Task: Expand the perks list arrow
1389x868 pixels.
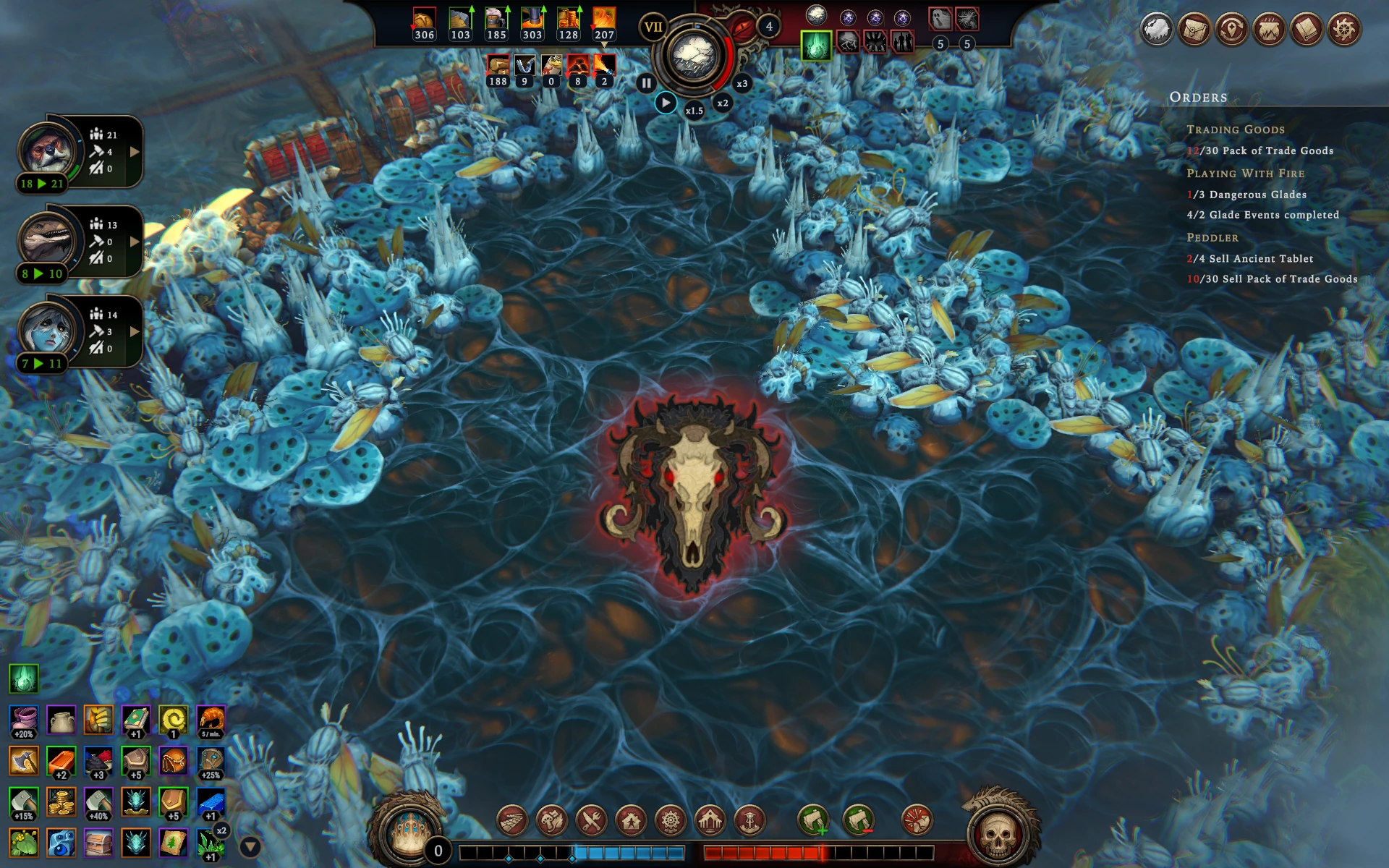Action: click(250, 846)
